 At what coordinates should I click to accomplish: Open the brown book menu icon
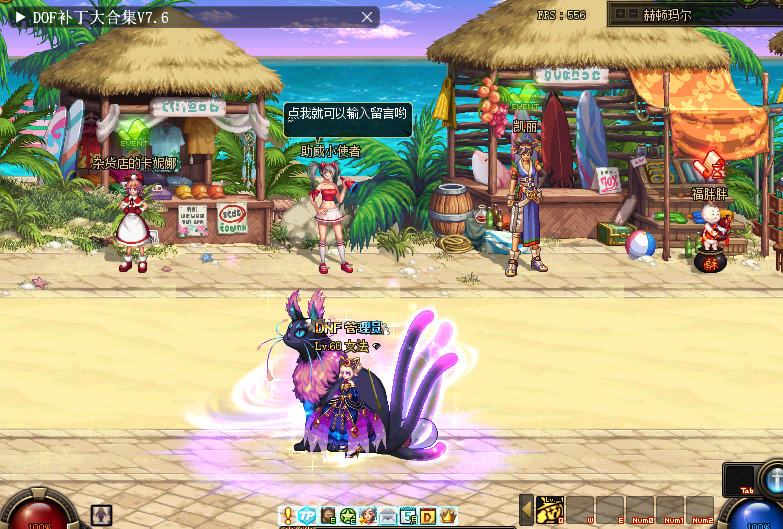click(x=328, y=516)
